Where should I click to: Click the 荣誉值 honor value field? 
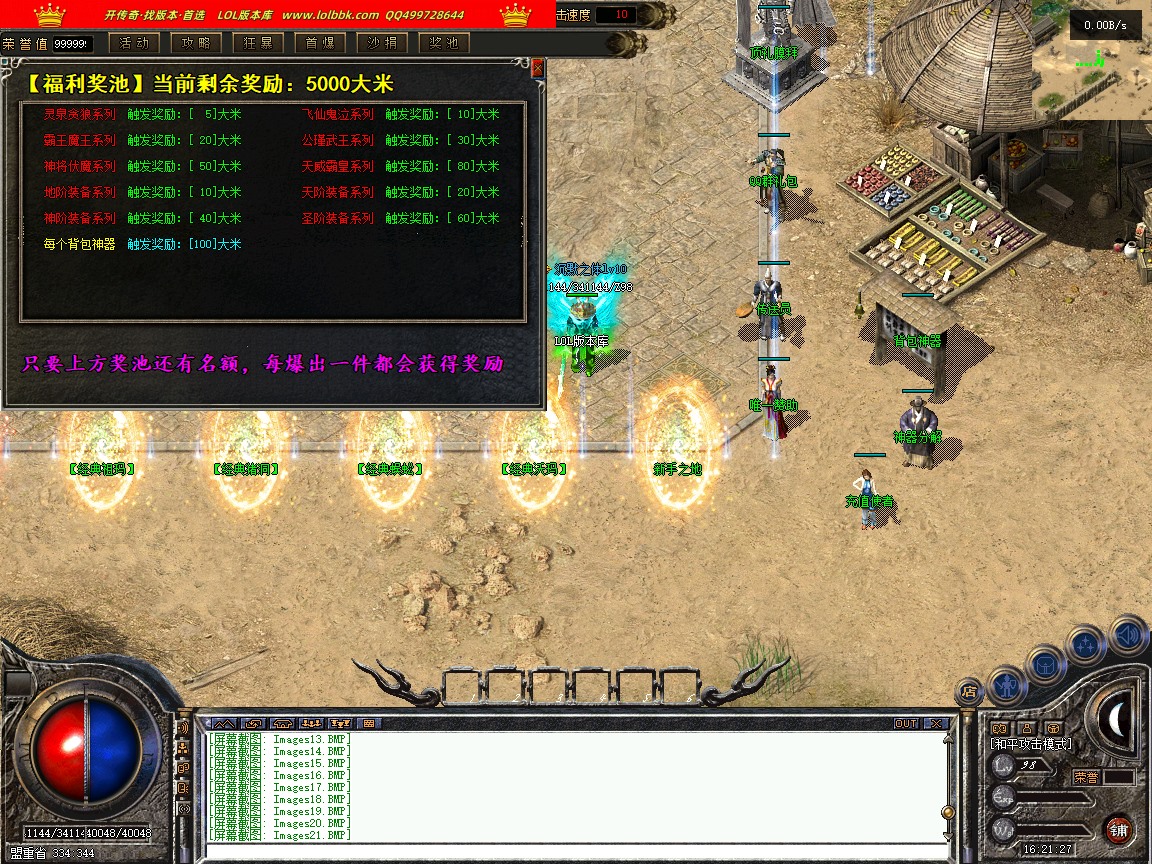pyautogui.click(x=72, y=44)
